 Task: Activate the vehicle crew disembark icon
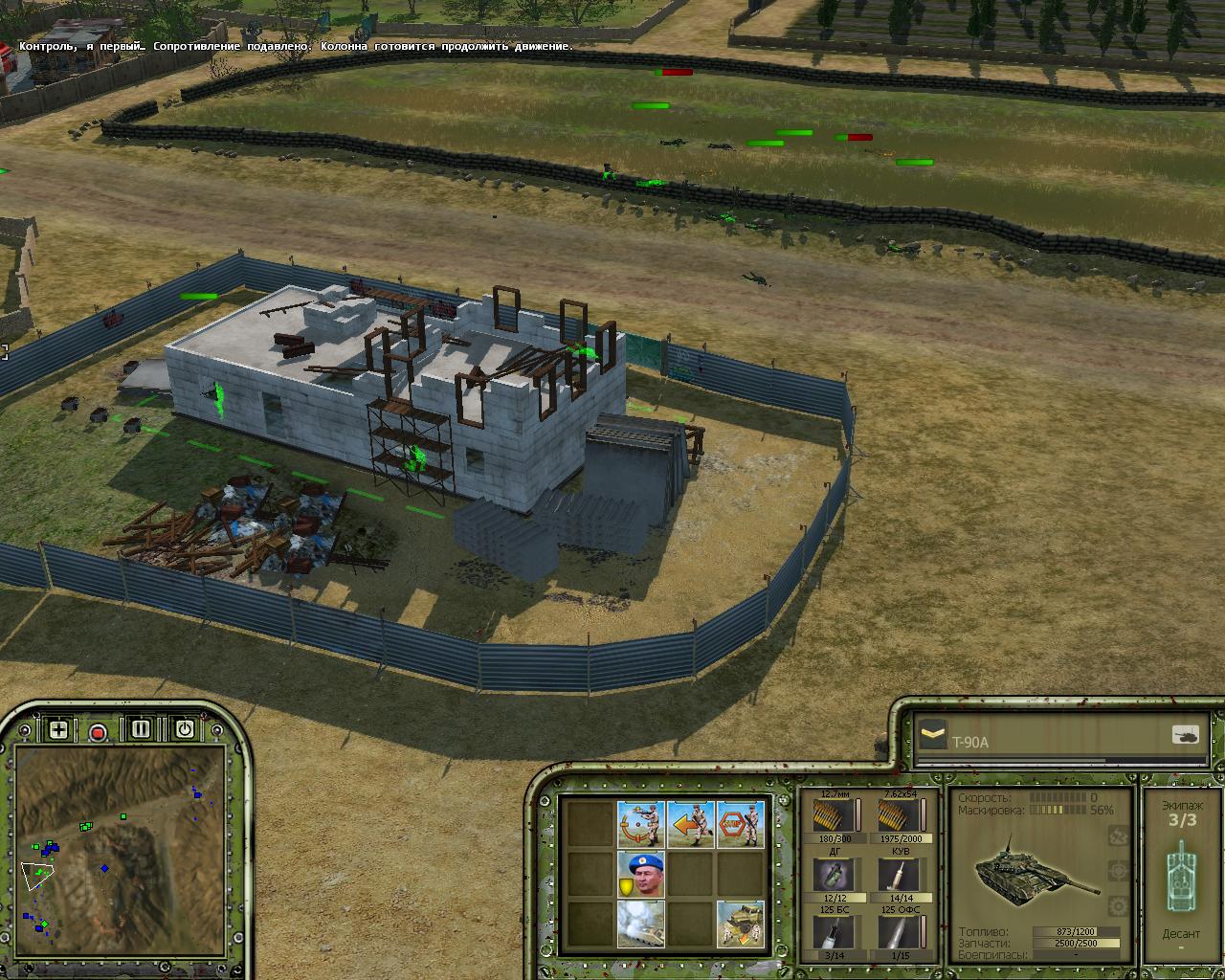pyautogui.click(x=741, y=924)
